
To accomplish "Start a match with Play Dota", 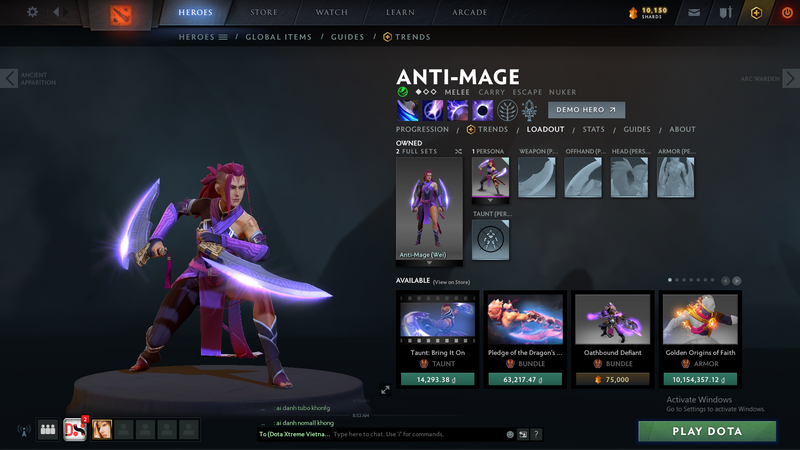I will 707,431.
